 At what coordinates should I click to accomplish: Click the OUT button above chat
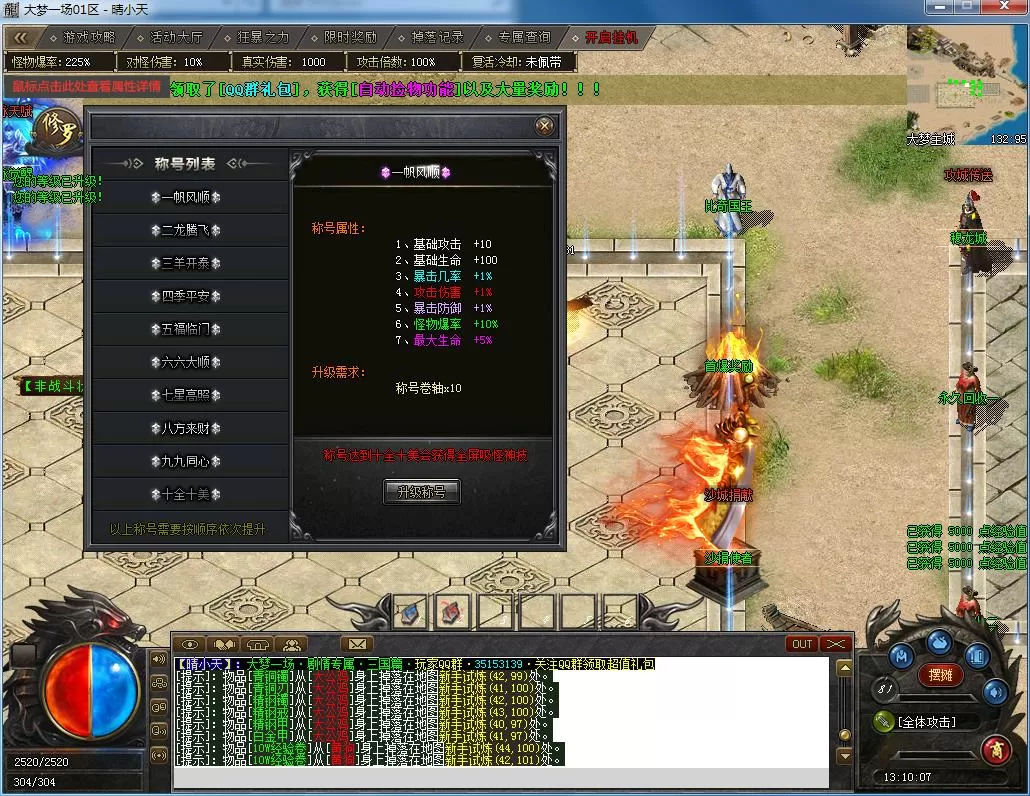(x=802, y=644)
